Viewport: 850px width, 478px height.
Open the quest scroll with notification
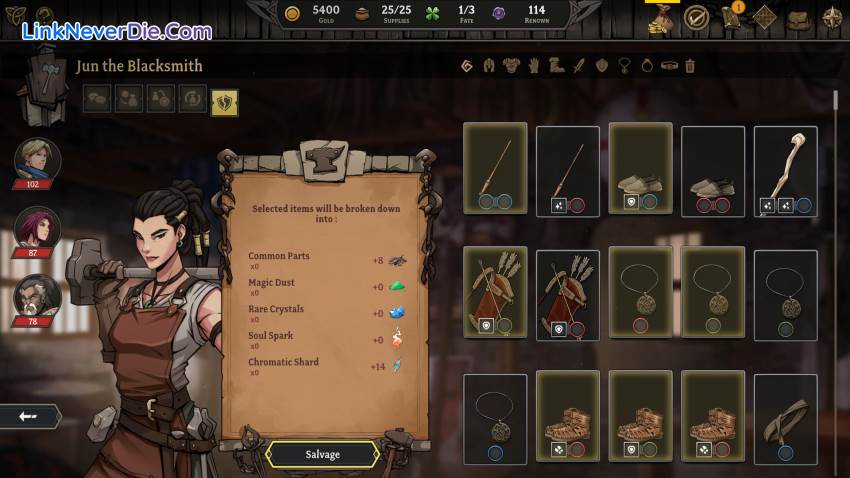point(731,17)
